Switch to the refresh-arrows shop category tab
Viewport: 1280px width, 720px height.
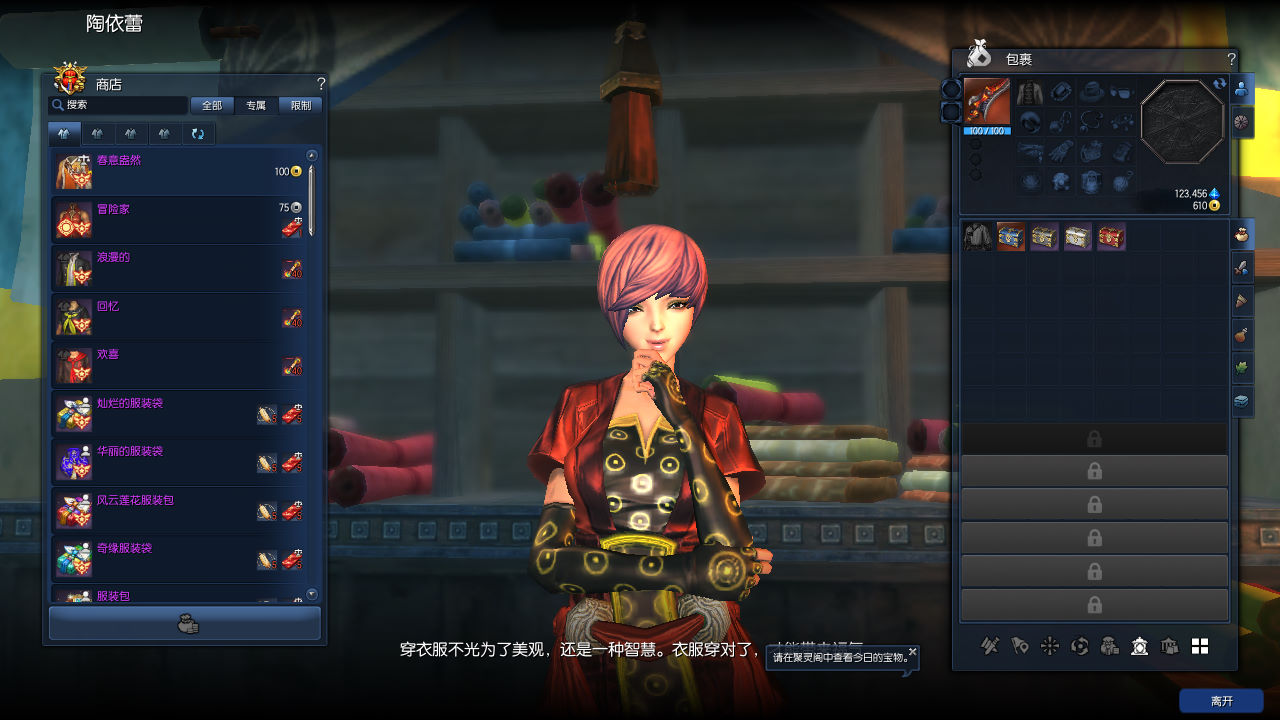point(198,133)
